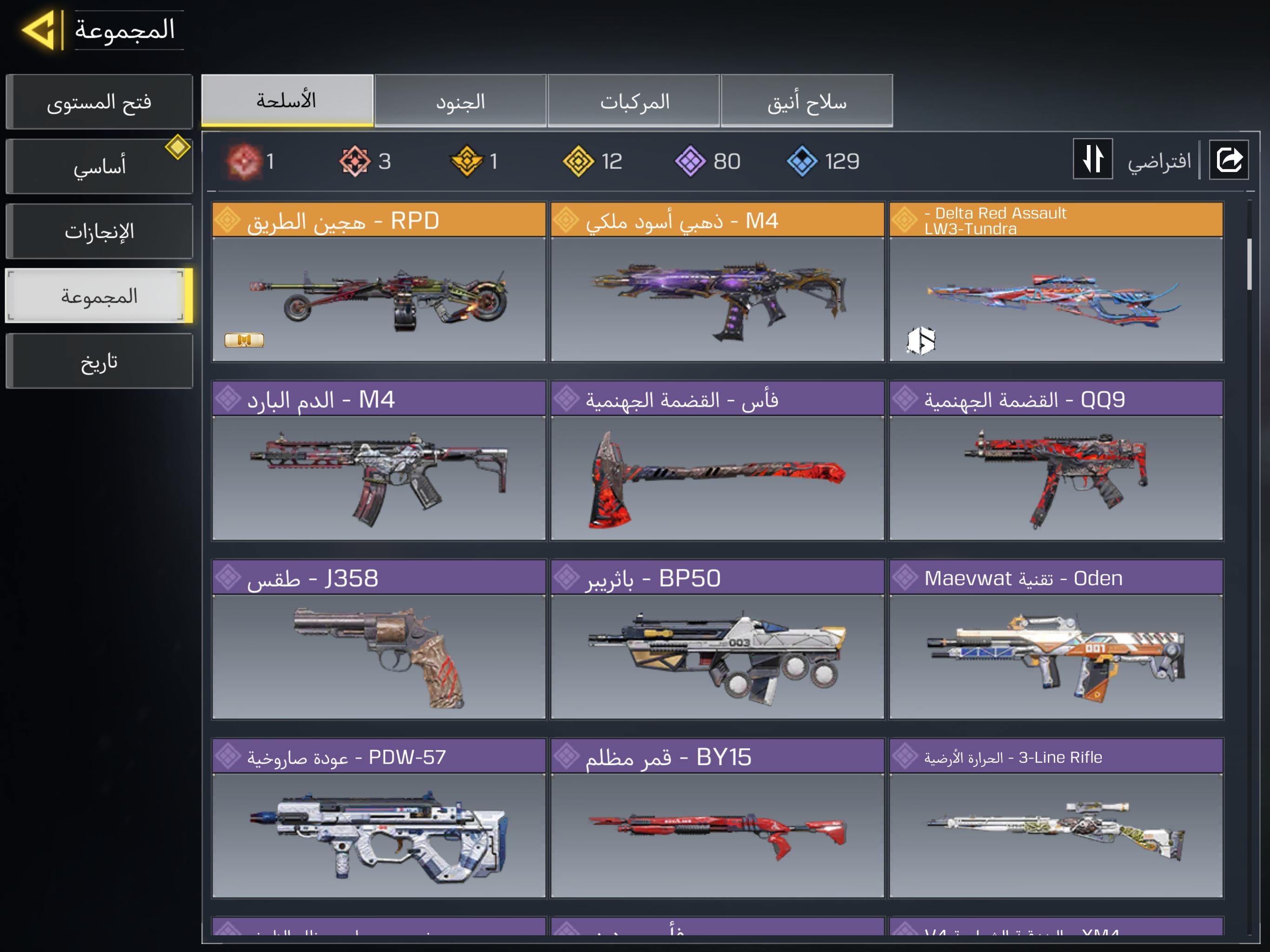Select the BY15 red shotgun card
Image resolution: width=1270 pixels, height=952 pixels.
pyautogui.click(x=717, y=818)
